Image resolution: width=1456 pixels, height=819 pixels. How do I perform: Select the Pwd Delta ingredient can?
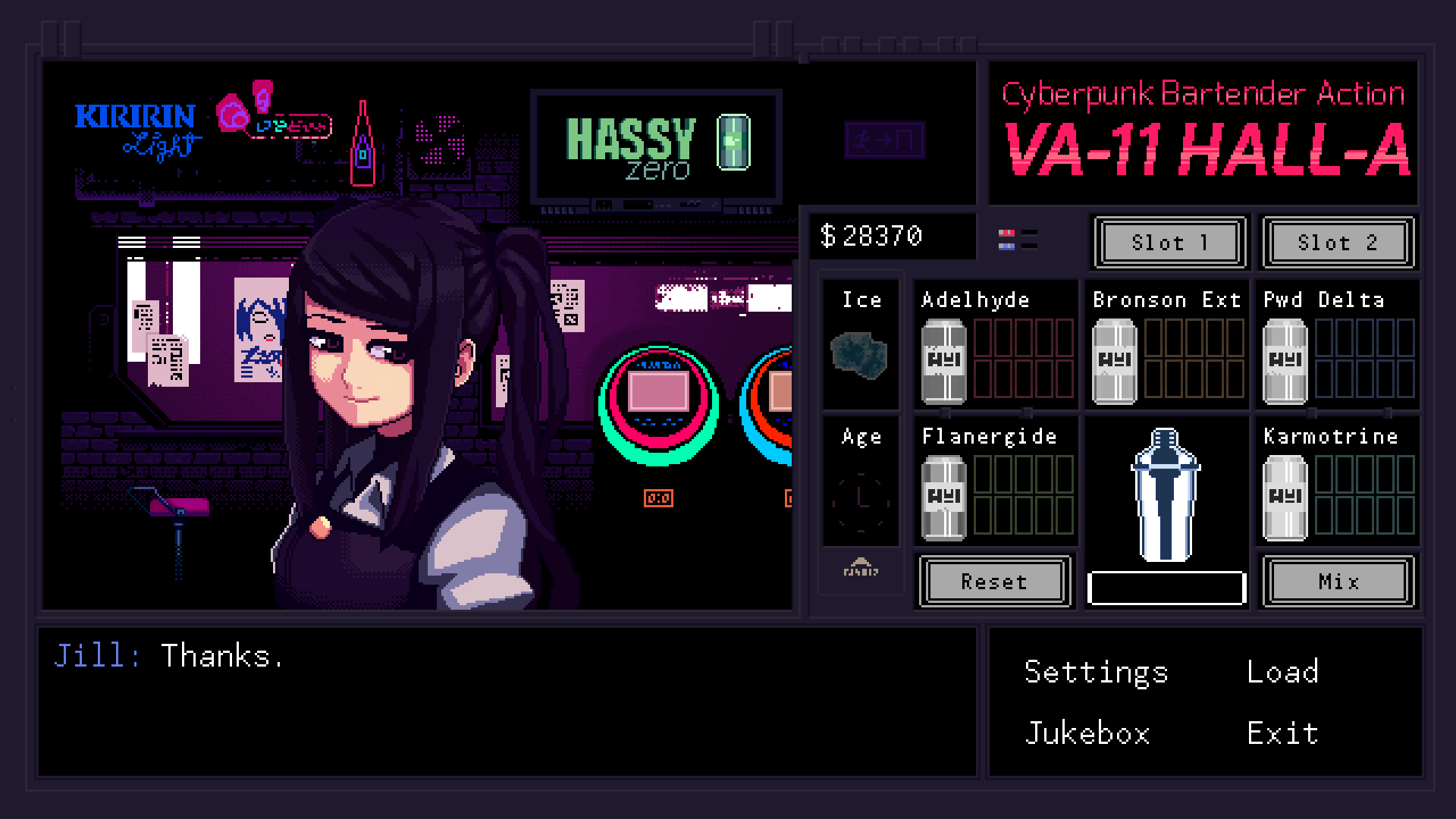click(1285, 361)
